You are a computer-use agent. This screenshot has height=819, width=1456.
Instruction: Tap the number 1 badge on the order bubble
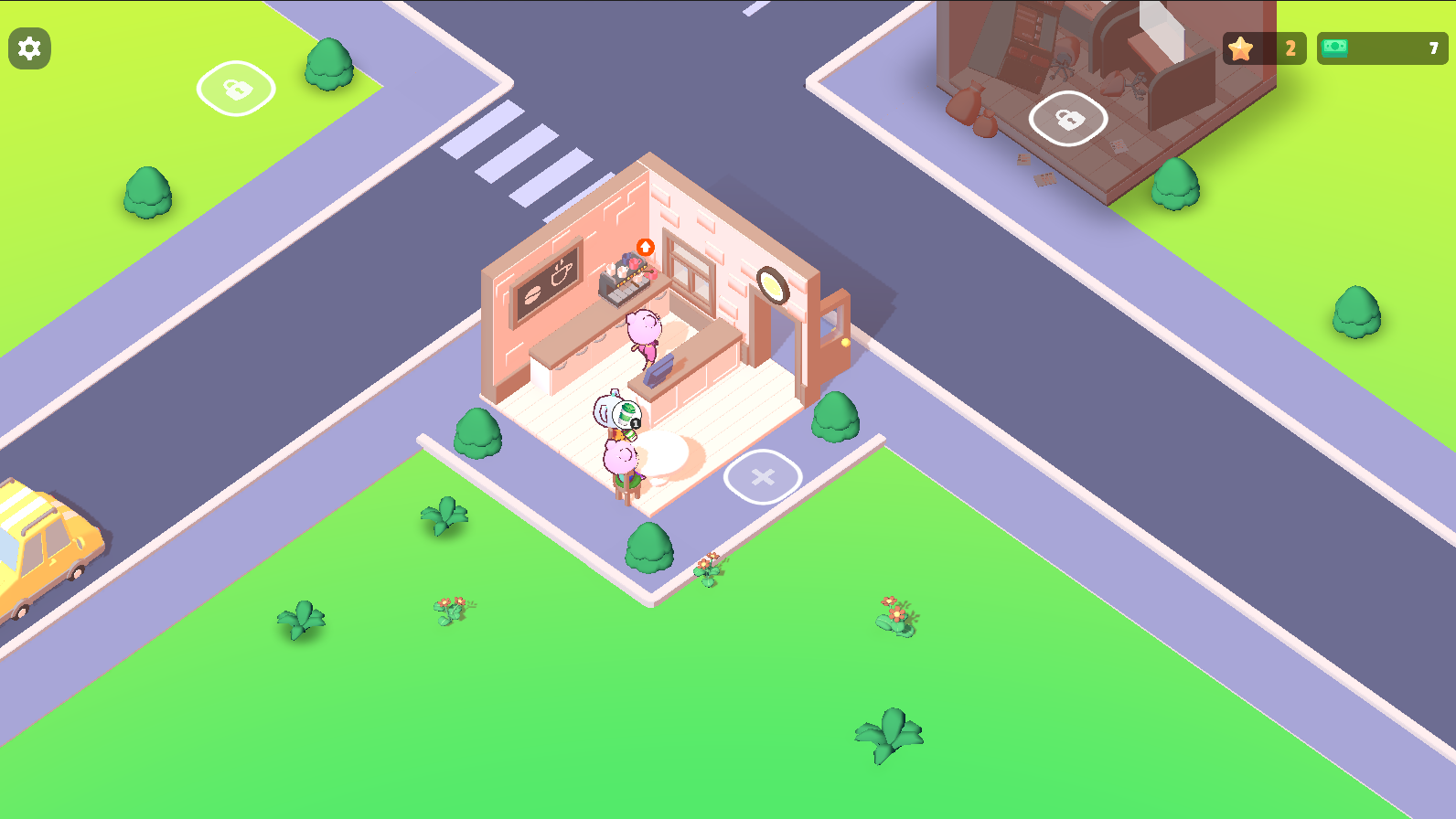point(635,423)
